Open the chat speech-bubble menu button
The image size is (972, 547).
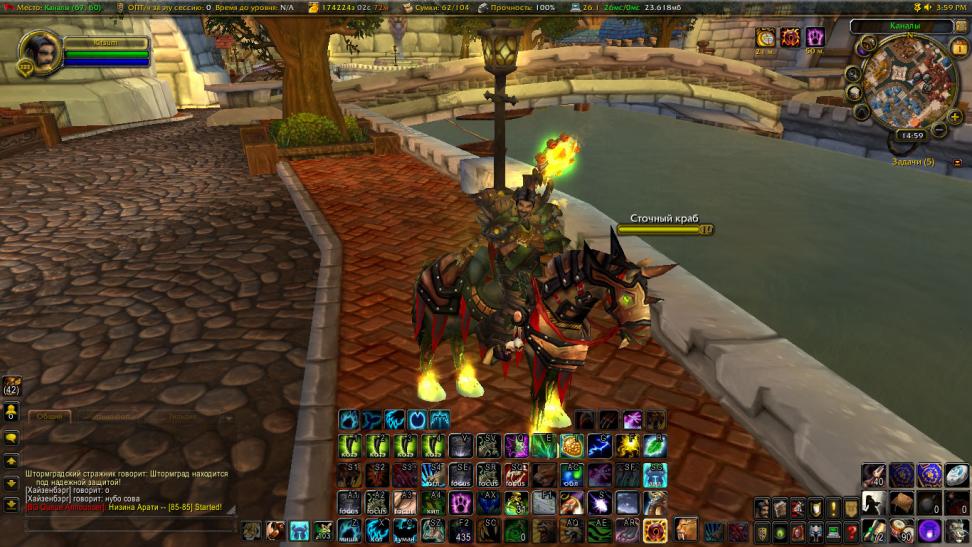(x=11, y=437)
